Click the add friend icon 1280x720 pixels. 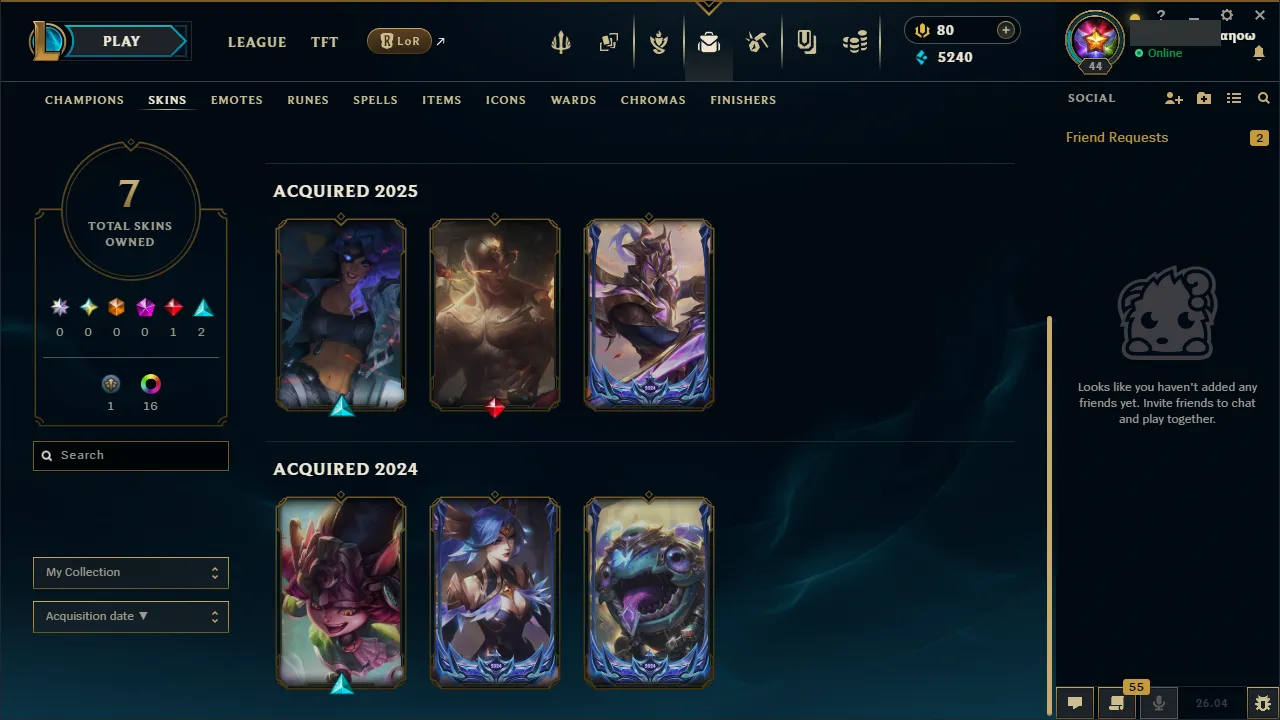(1173, 98)
